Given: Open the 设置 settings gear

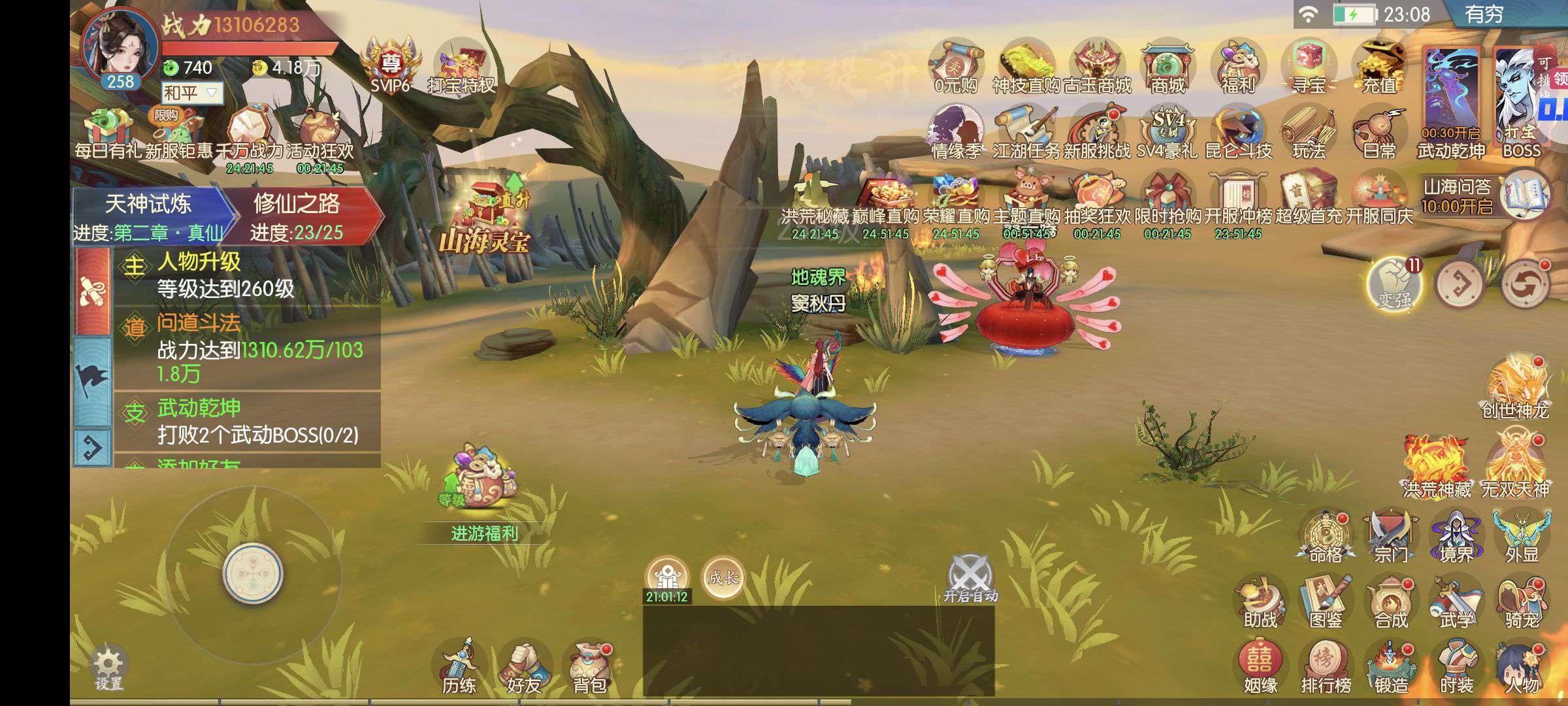Looking at the screenshot, I should pyautogui.click(x=108, y=667).
